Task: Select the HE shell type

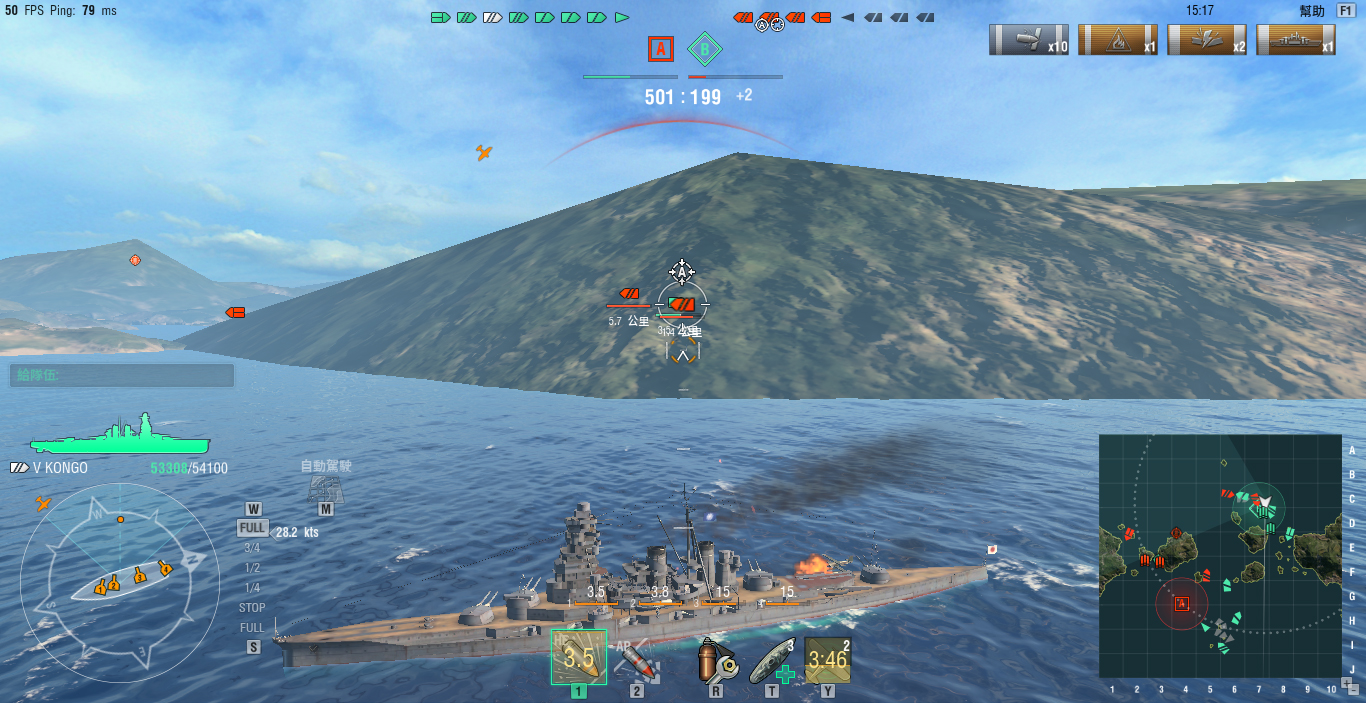Action: [579, 657]
